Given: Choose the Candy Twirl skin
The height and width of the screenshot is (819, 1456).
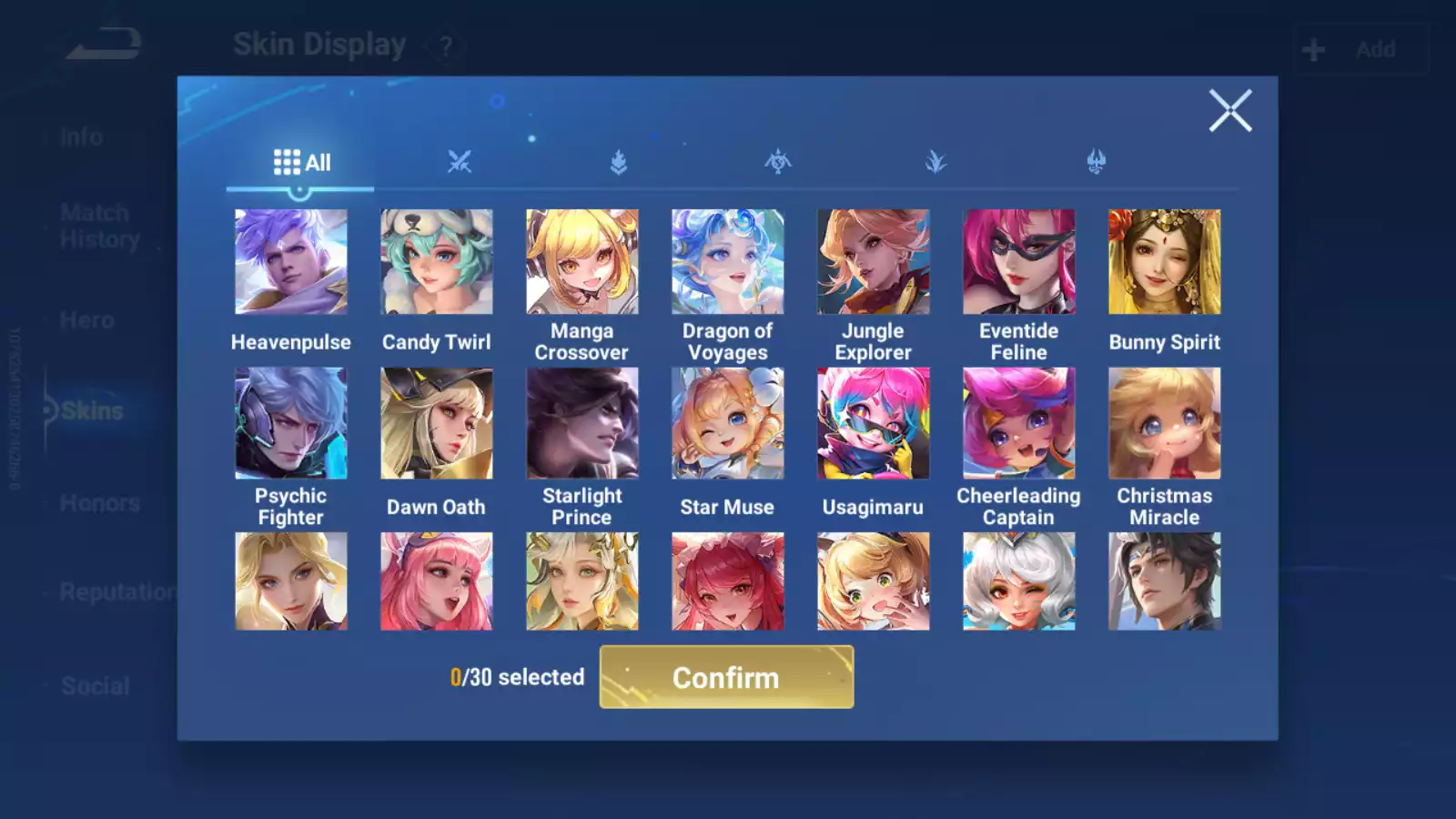Looking at the screenshot, I should coord(437,262).
